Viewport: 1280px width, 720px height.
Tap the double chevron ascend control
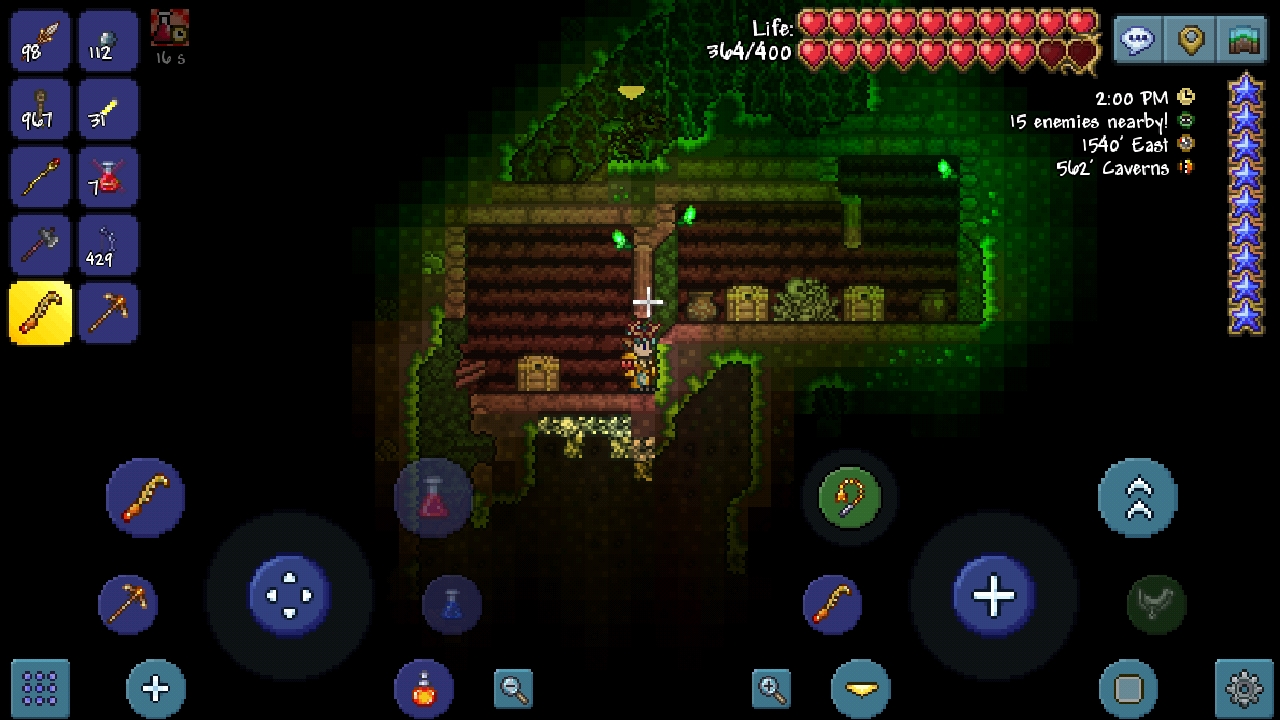click(1138, 497)
